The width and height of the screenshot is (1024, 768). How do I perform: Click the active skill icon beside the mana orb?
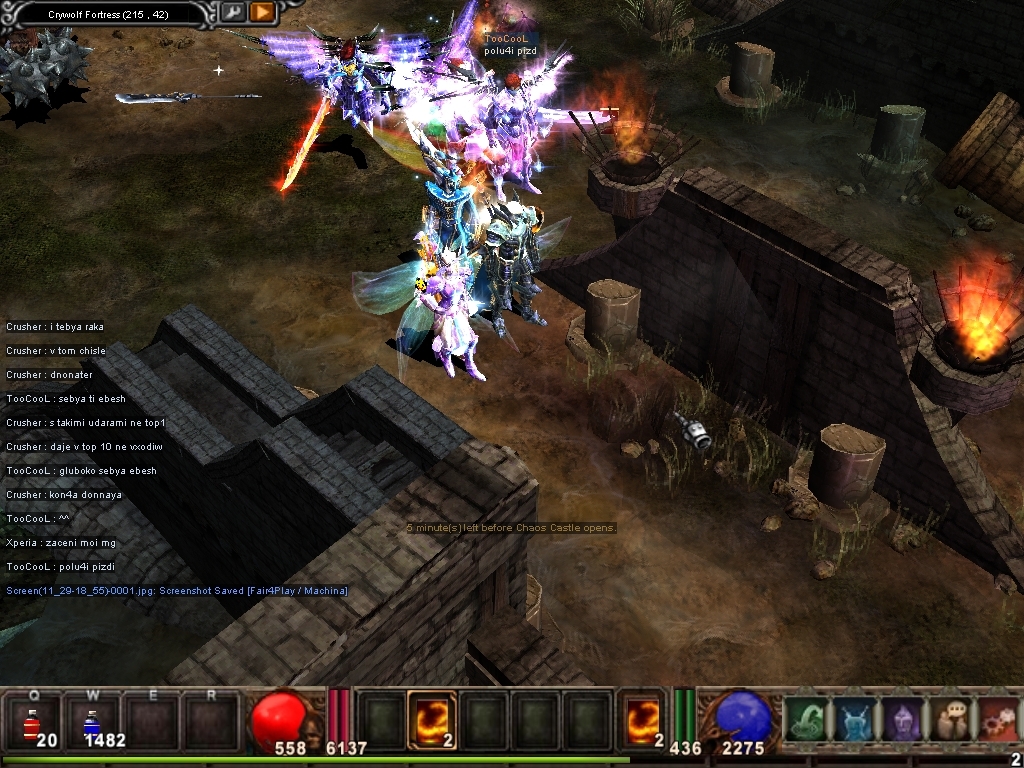click(644, 720)
